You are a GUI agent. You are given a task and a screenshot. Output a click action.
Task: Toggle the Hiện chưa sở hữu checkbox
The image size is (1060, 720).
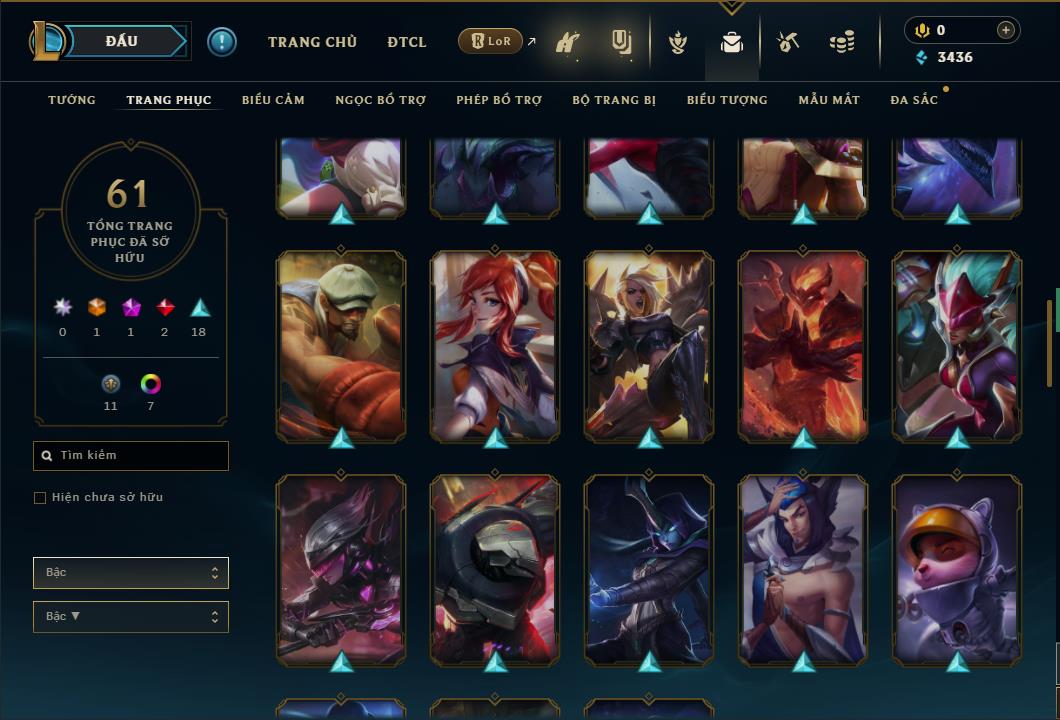40,498
